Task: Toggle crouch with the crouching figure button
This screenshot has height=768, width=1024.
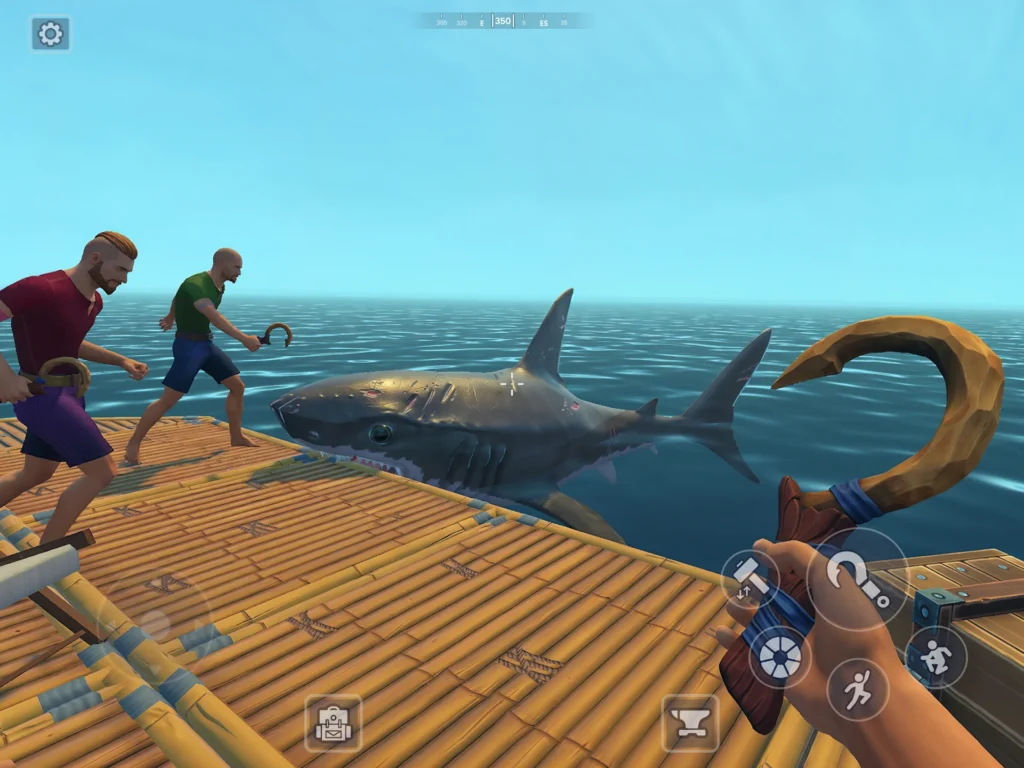Action: tap(935, 657)
